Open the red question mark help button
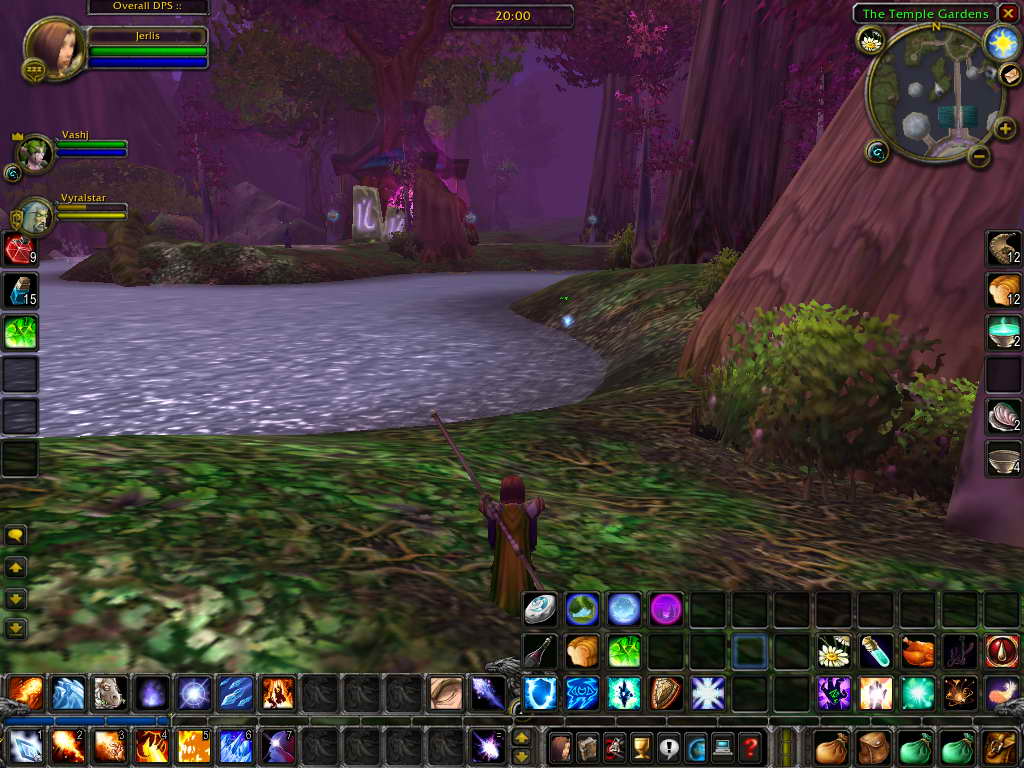The width and height of the screenshot is (1024, 768). point(750,747)
